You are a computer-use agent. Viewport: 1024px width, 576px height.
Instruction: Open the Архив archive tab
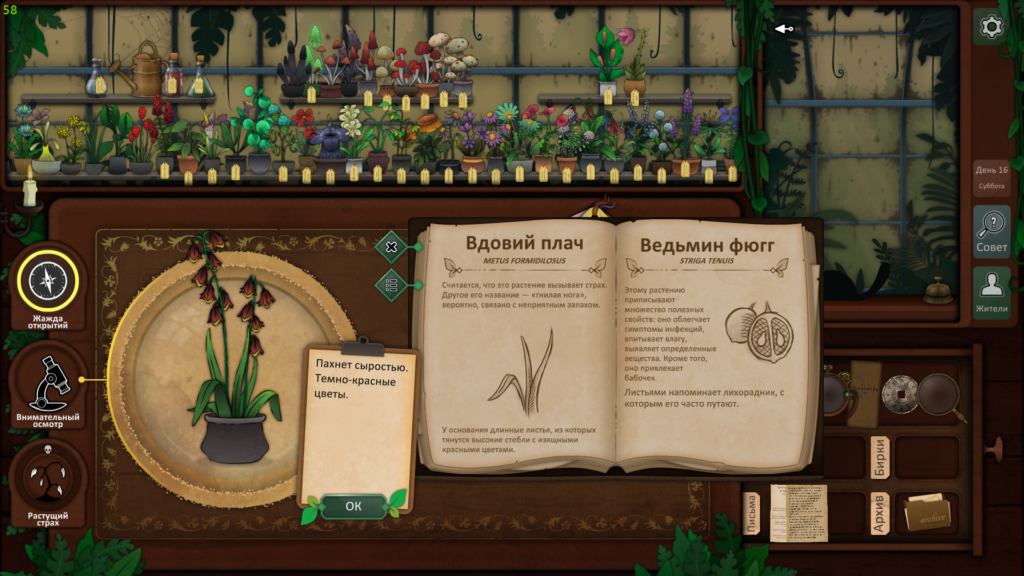879,513
